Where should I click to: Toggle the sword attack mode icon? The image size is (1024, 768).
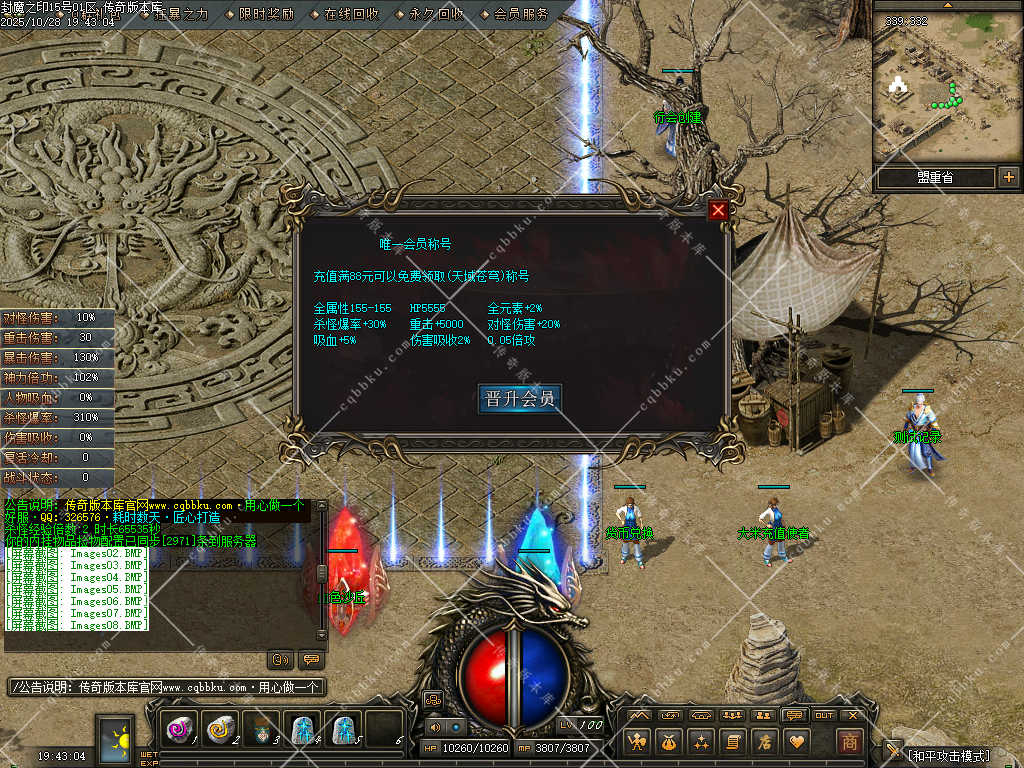tap(892, 750)
